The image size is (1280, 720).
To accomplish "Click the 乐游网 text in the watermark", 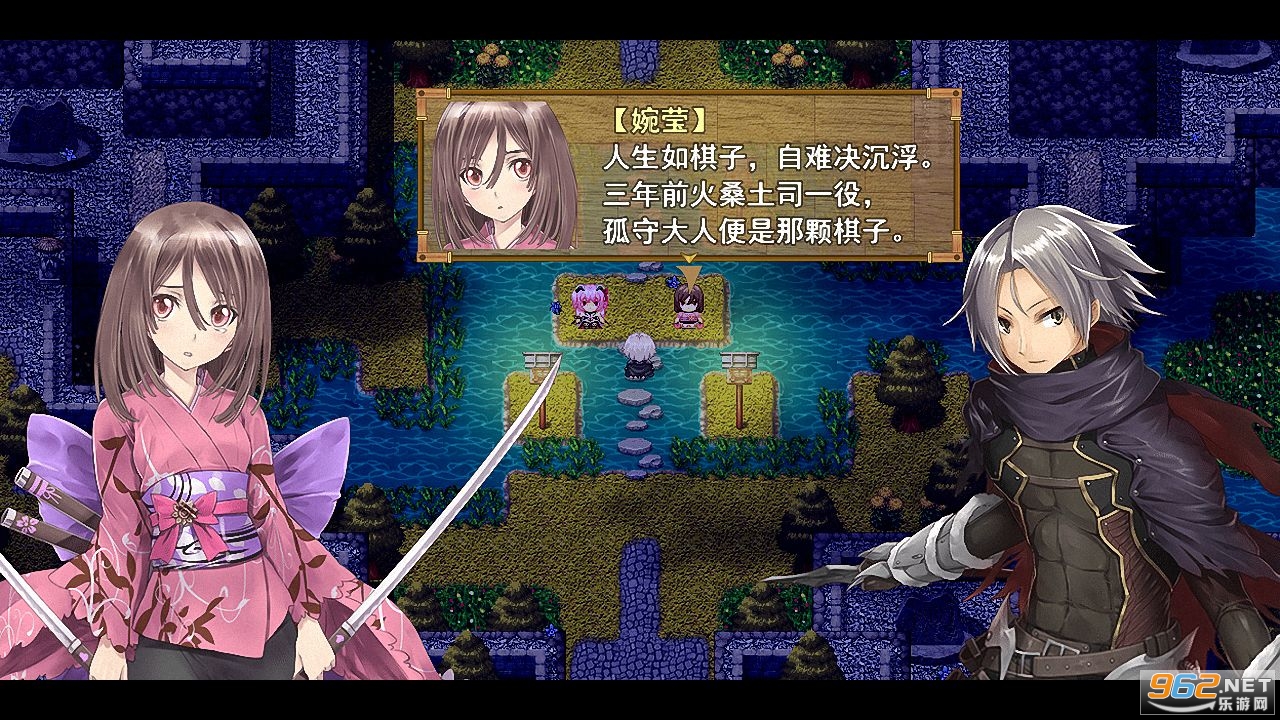I will click(x=1244, y=701).
